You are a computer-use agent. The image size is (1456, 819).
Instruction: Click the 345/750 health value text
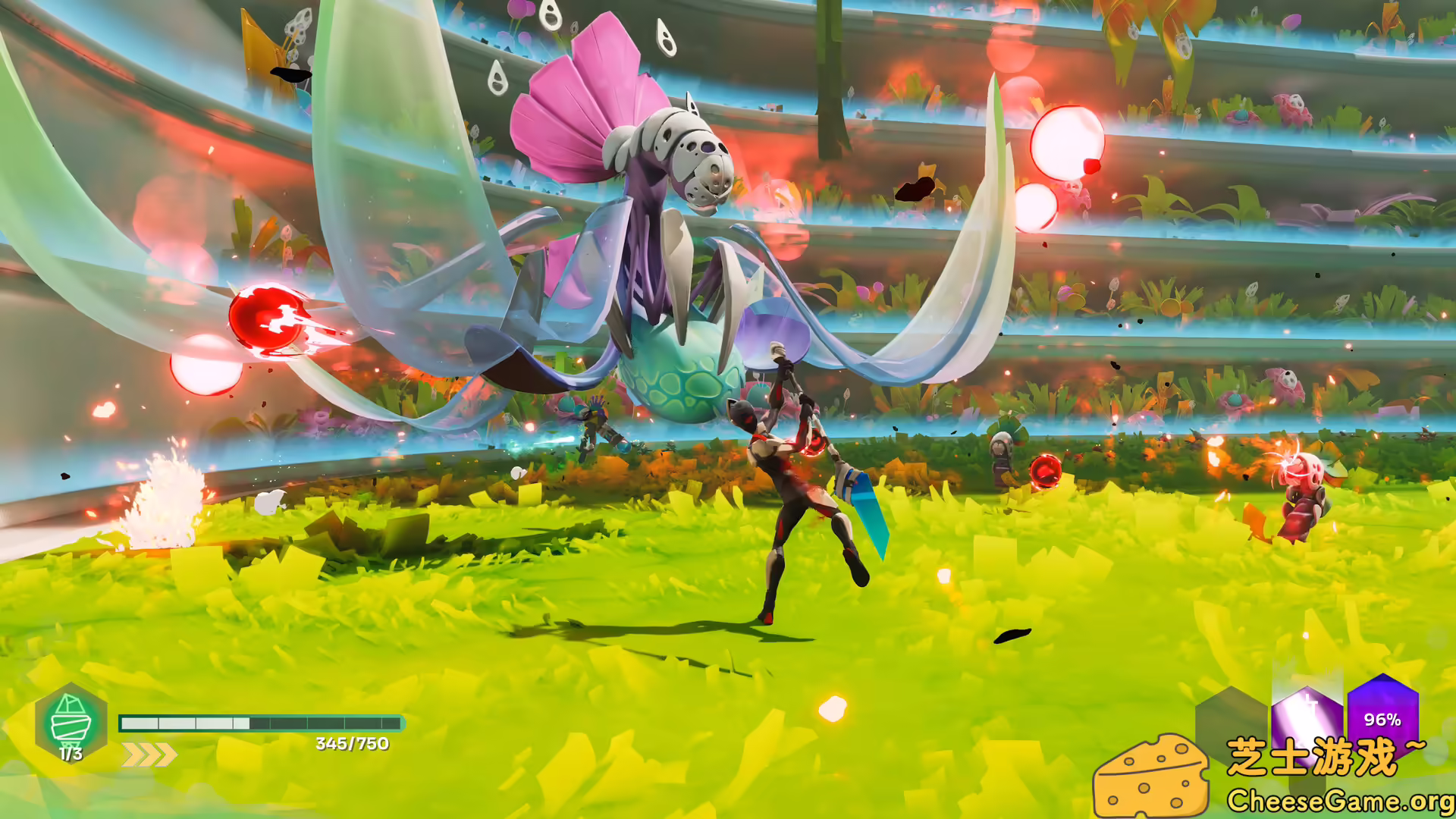pos(350,744)
